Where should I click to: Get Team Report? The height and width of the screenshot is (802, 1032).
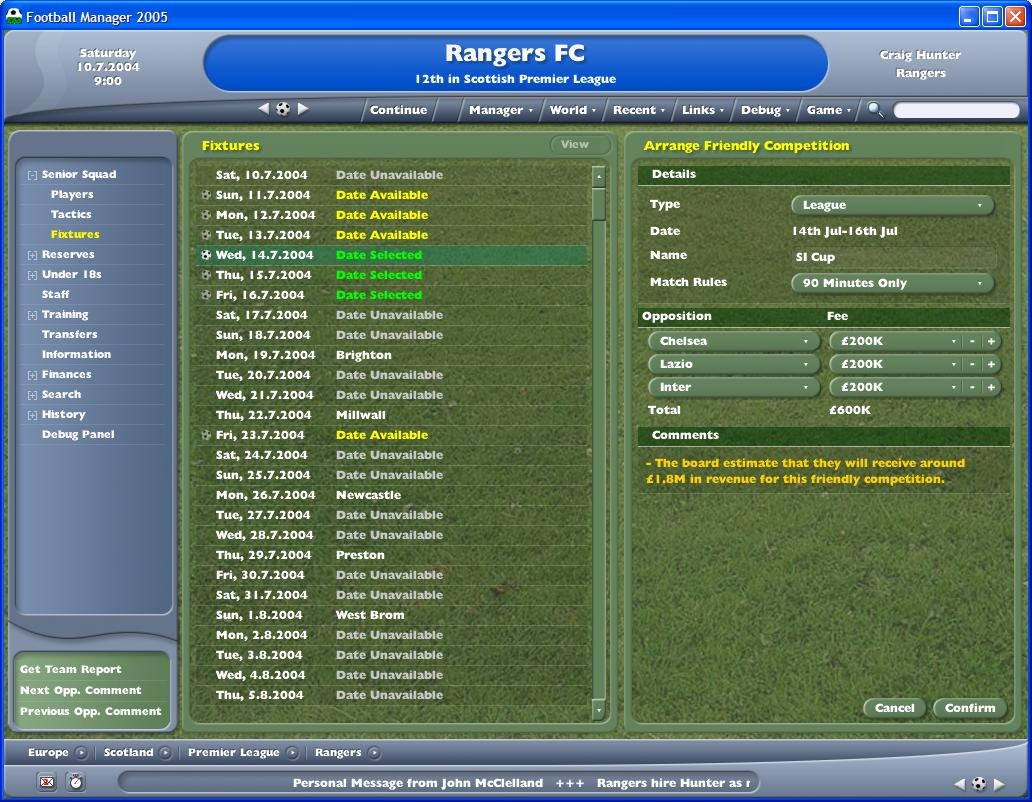point(70,670)
